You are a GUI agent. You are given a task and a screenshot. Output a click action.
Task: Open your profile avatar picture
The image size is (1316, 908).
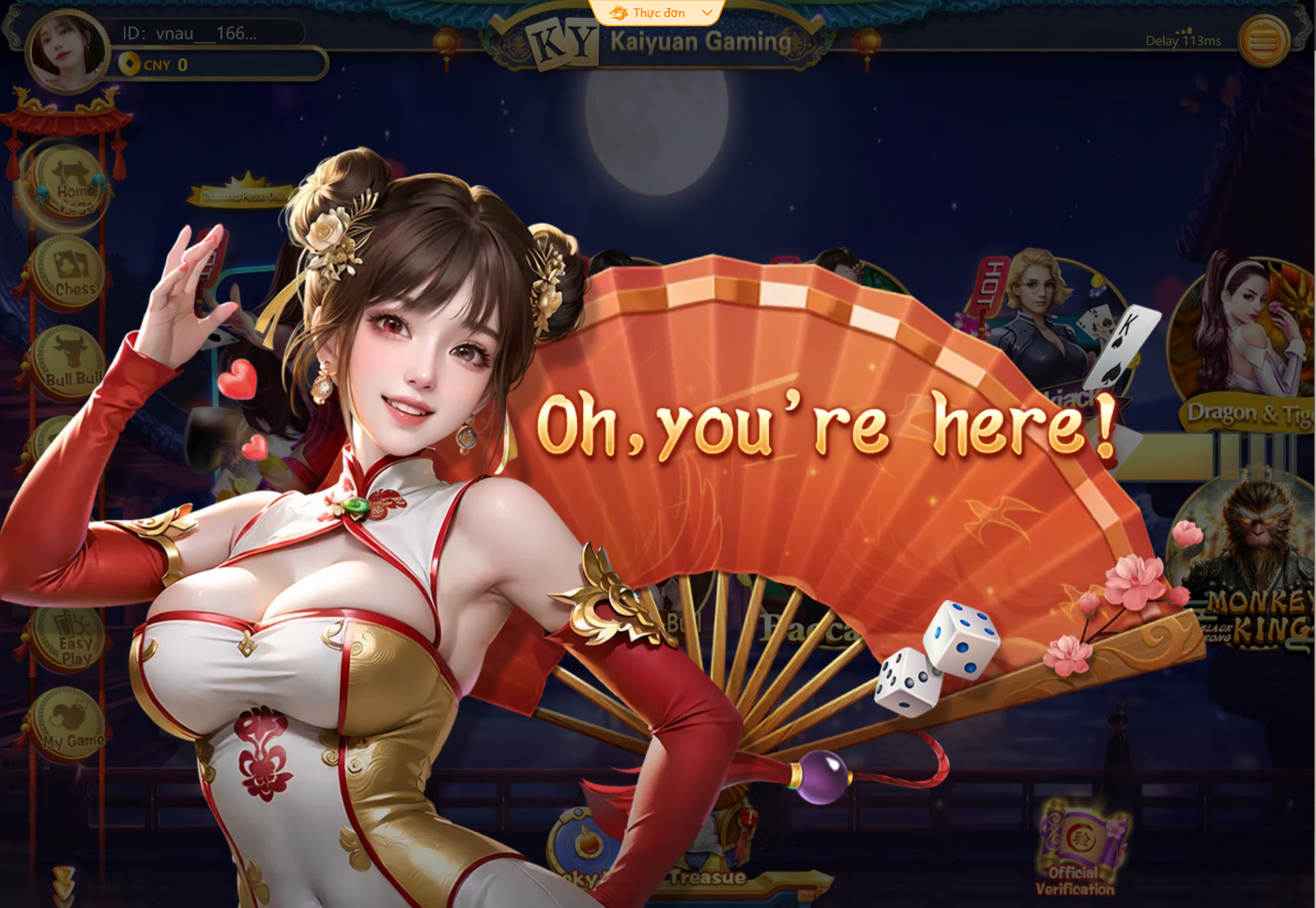coord(66,52)
